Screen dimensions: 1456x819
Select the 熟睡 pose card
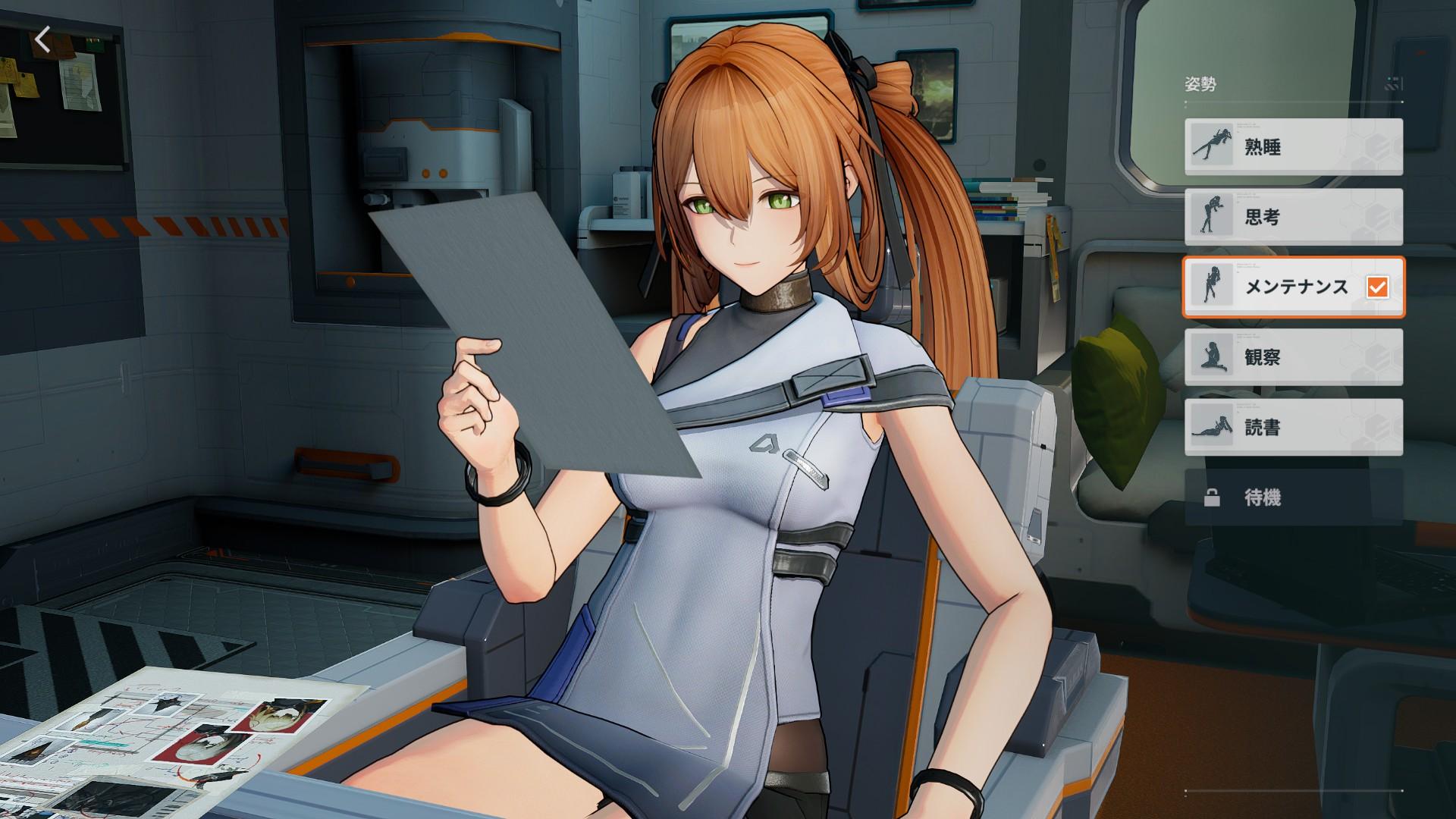point(1293,147)
